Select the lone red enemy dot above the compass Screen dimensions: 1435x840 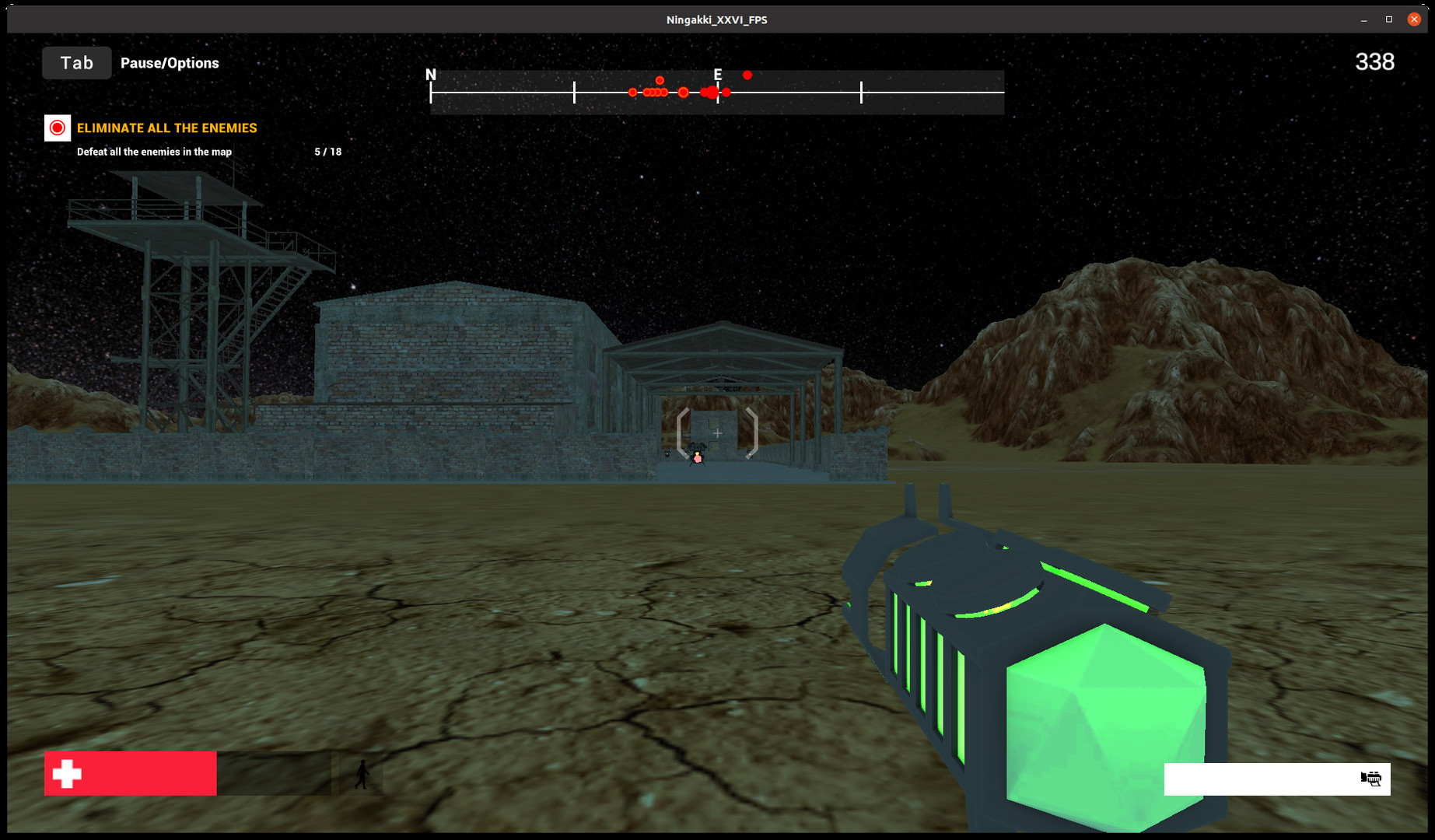click(x=747, y=75)
